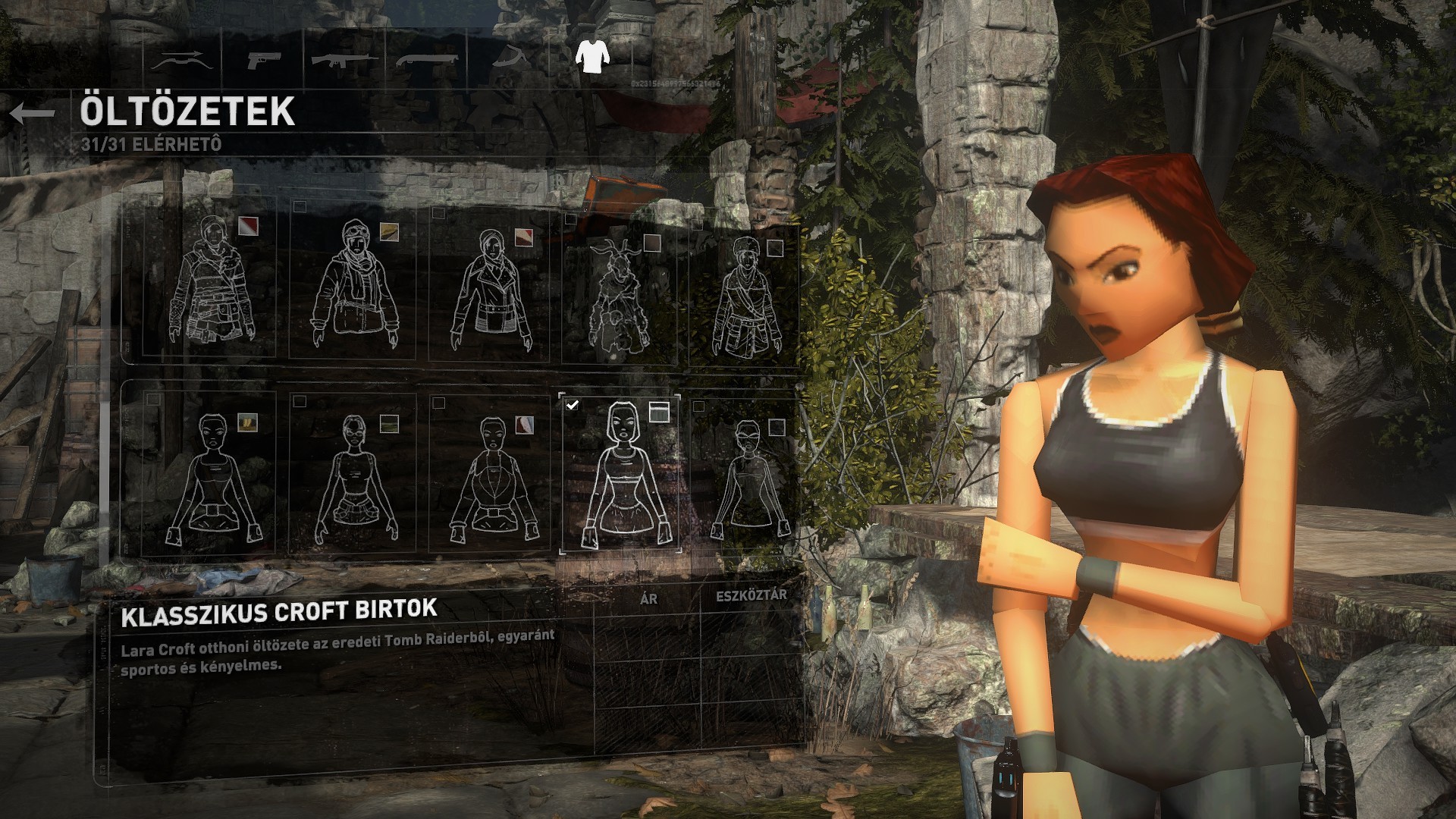Screen dimensions: 1456x819
Task: Open the outfits shirt tab
Action: tap(591, 55)
